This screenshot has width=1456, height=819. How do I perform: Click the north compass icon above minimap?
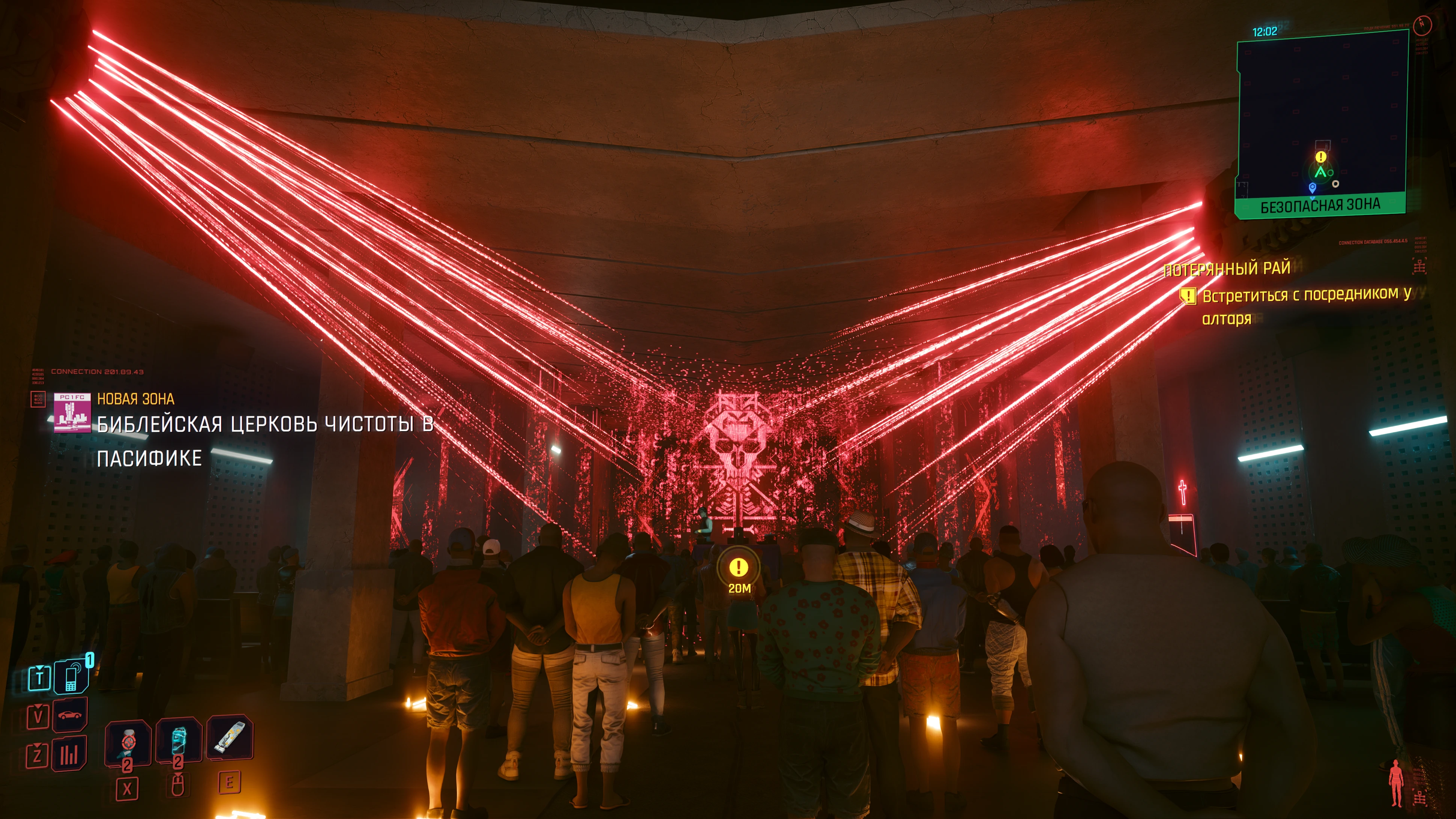pos(1422,24)
